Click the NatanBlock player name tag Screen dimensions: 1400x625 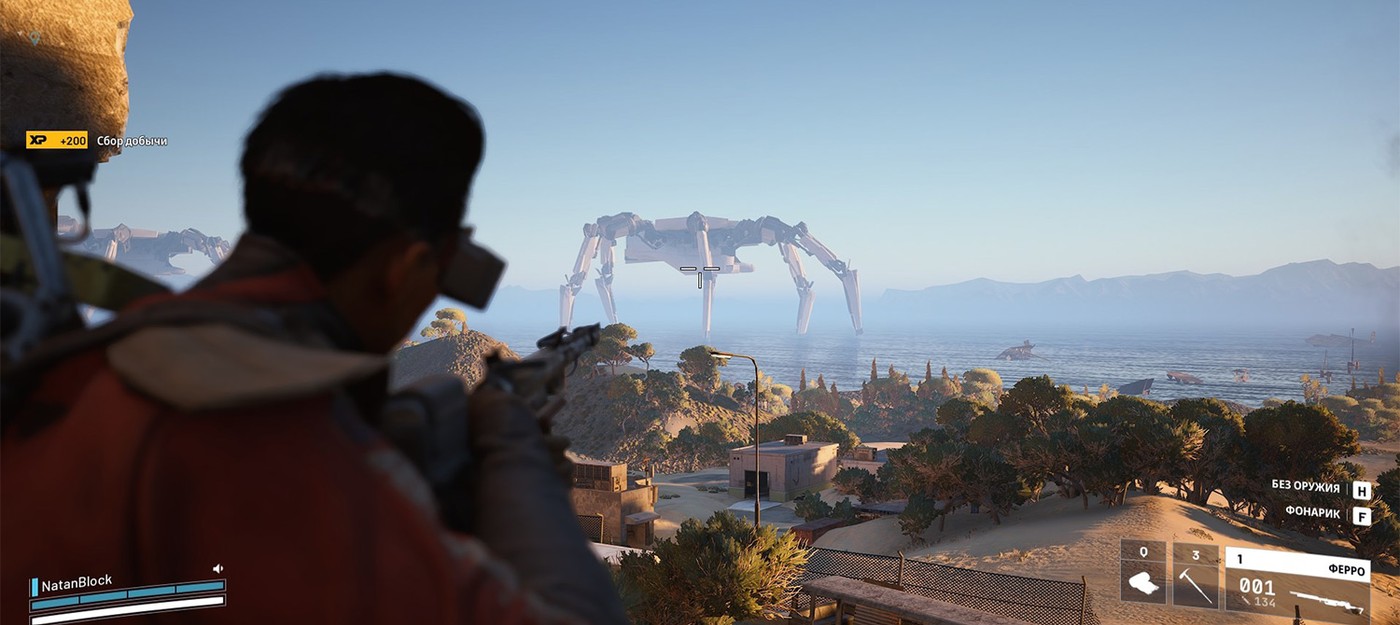click(x=76, y=583)
